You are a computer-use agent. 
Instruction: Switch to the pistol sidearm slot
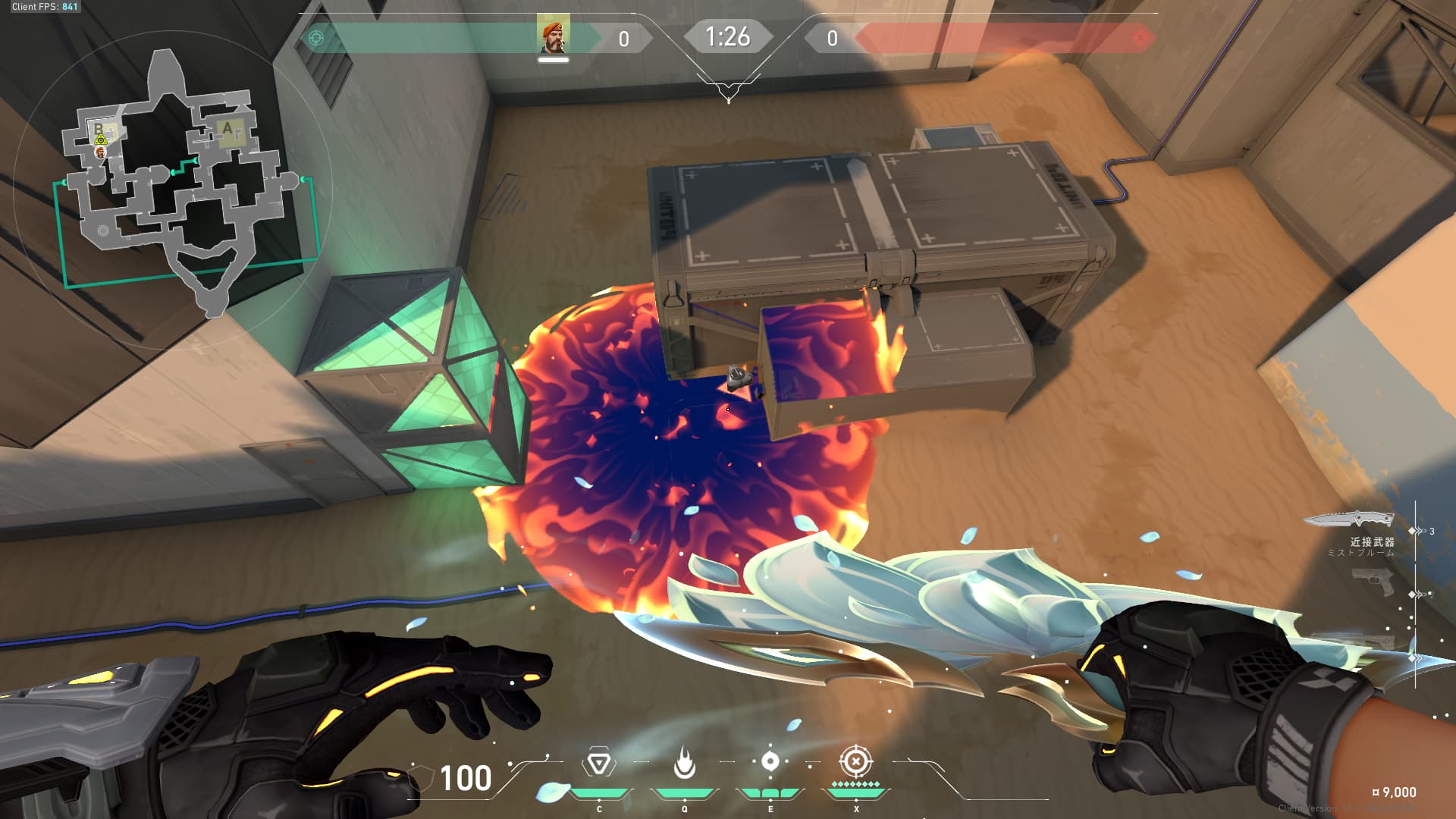(1373, 582)
